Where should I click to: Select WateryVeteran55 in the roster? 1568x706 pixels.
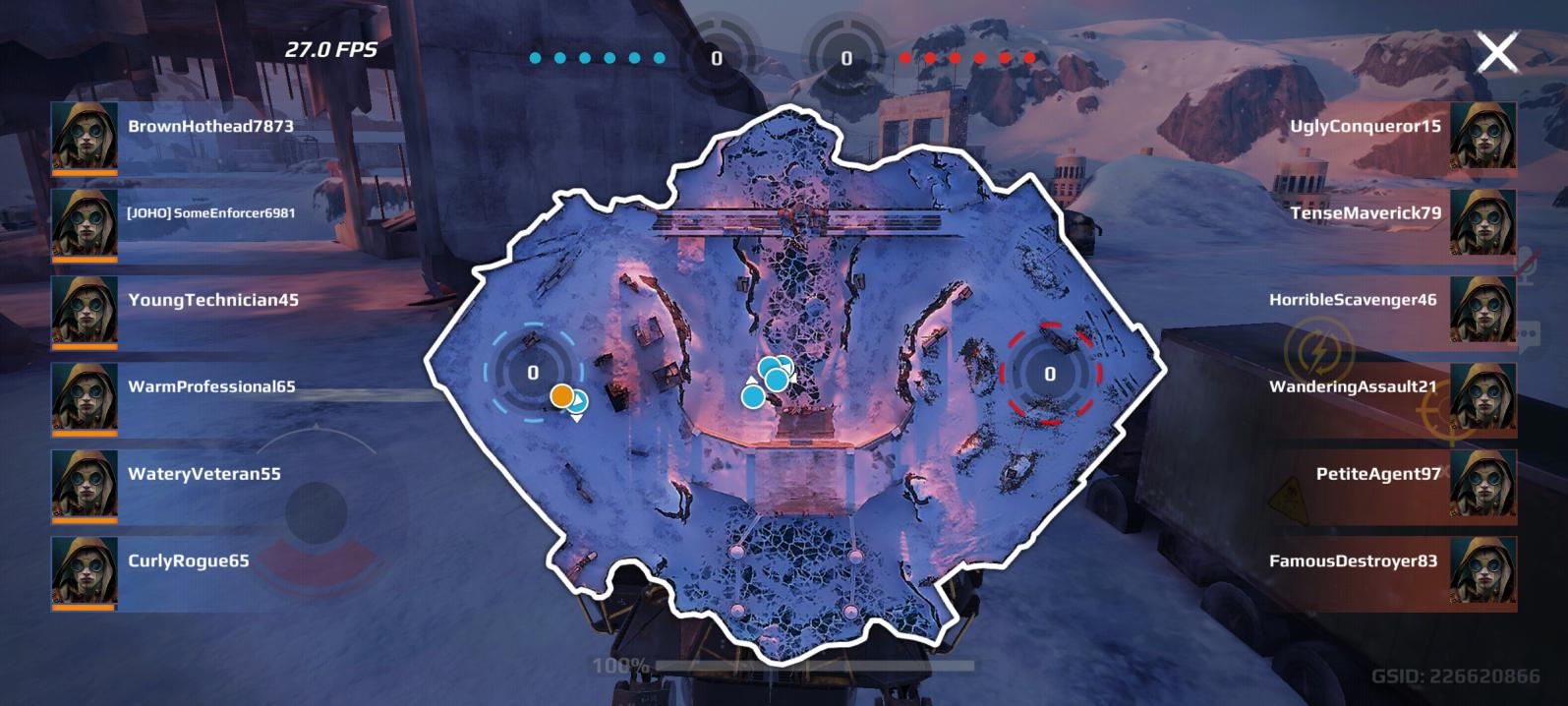(x=203, y=474)
